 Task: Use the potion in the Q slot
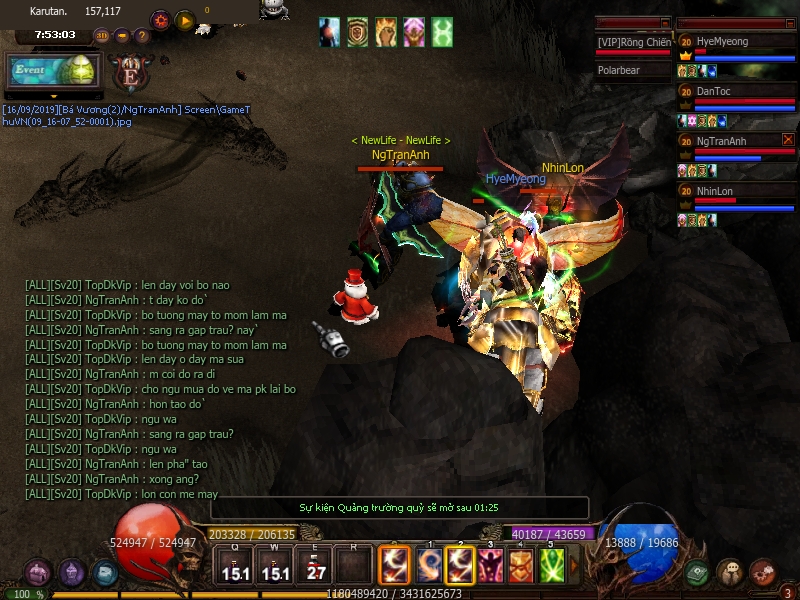point(236,567)
